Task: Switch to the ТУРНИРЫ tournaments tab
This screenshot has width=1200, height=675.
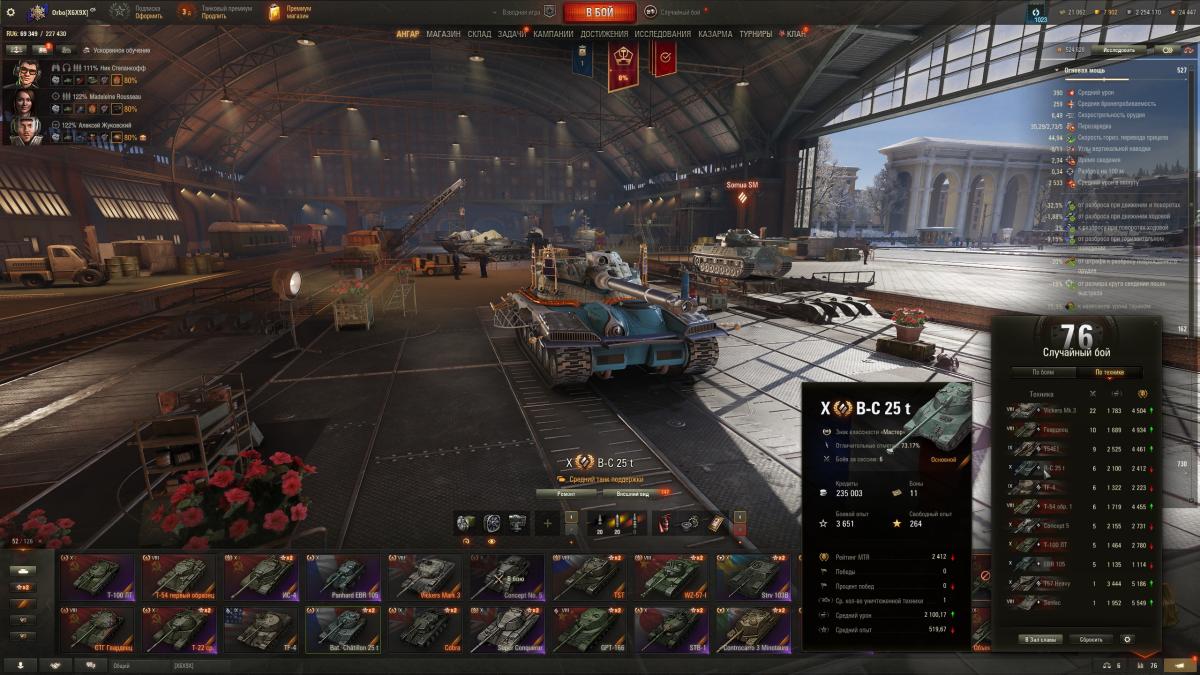Action: (x=756, y=34)
